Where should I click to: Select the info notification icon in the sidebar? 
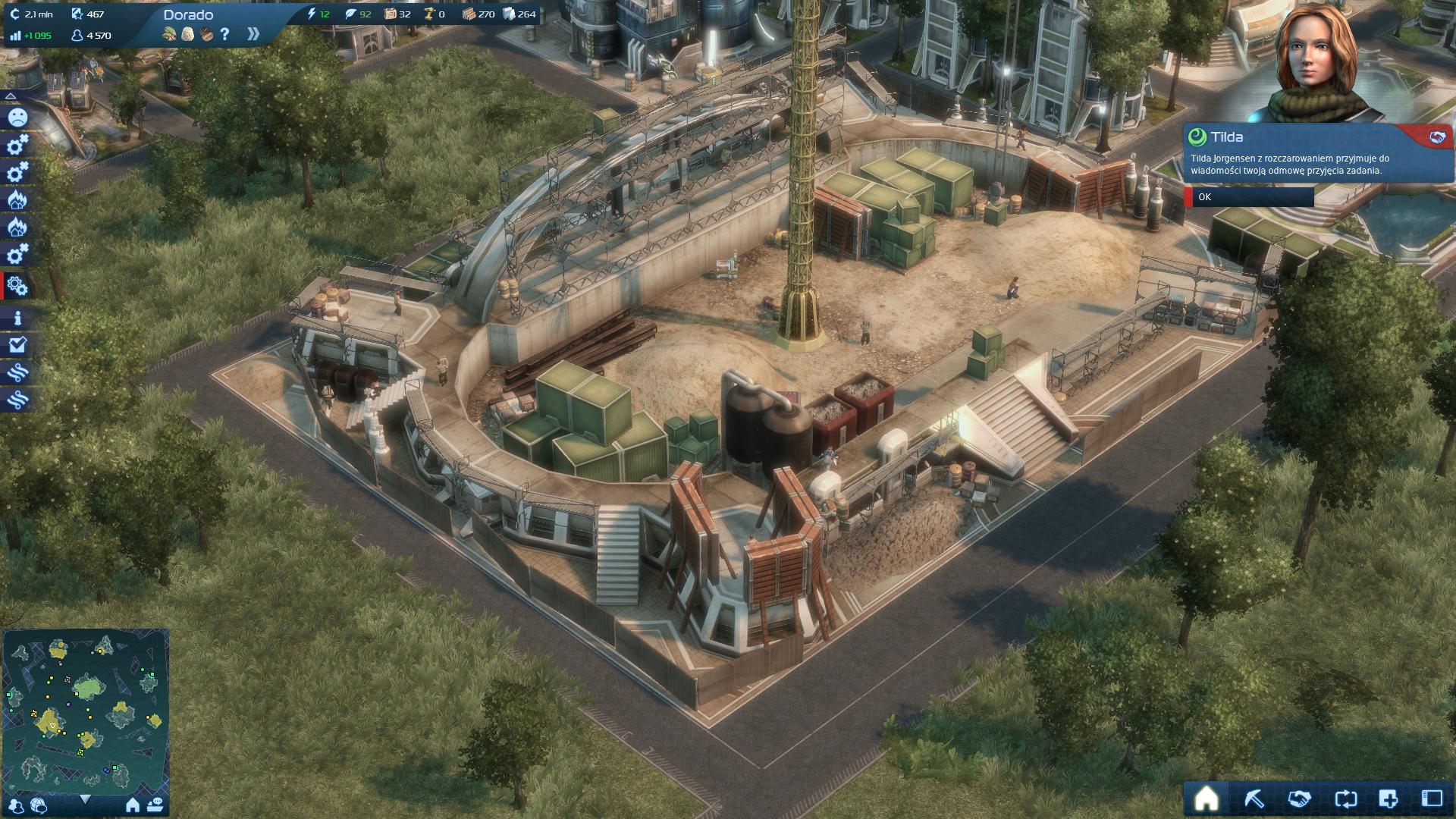pyautogui.click(x=17, y=318)
